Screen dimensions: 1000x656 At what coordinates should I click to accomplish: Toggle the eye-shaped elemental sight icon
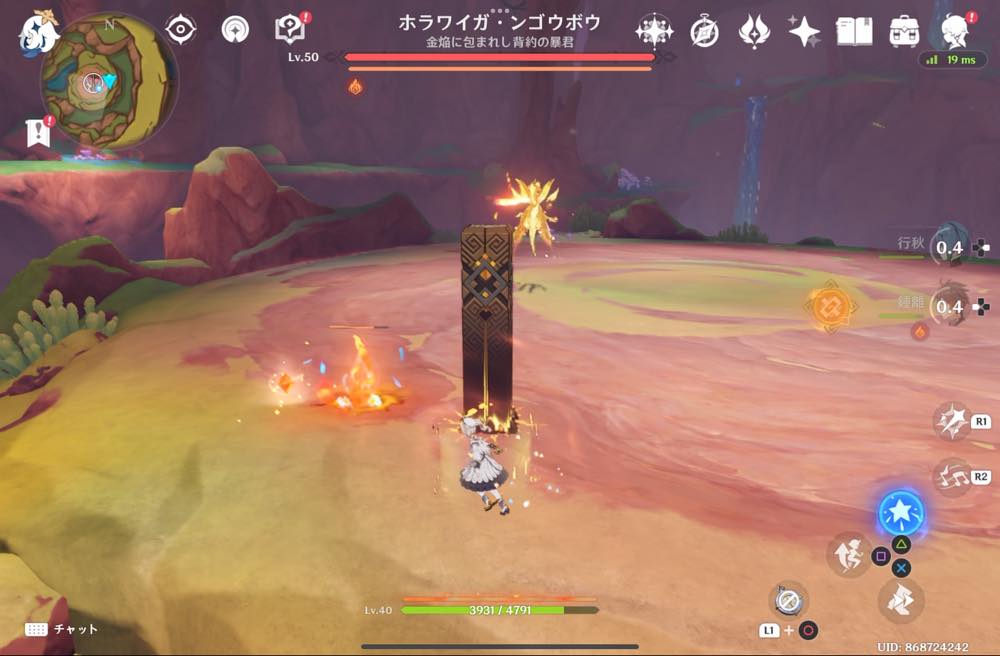[180, 30]
